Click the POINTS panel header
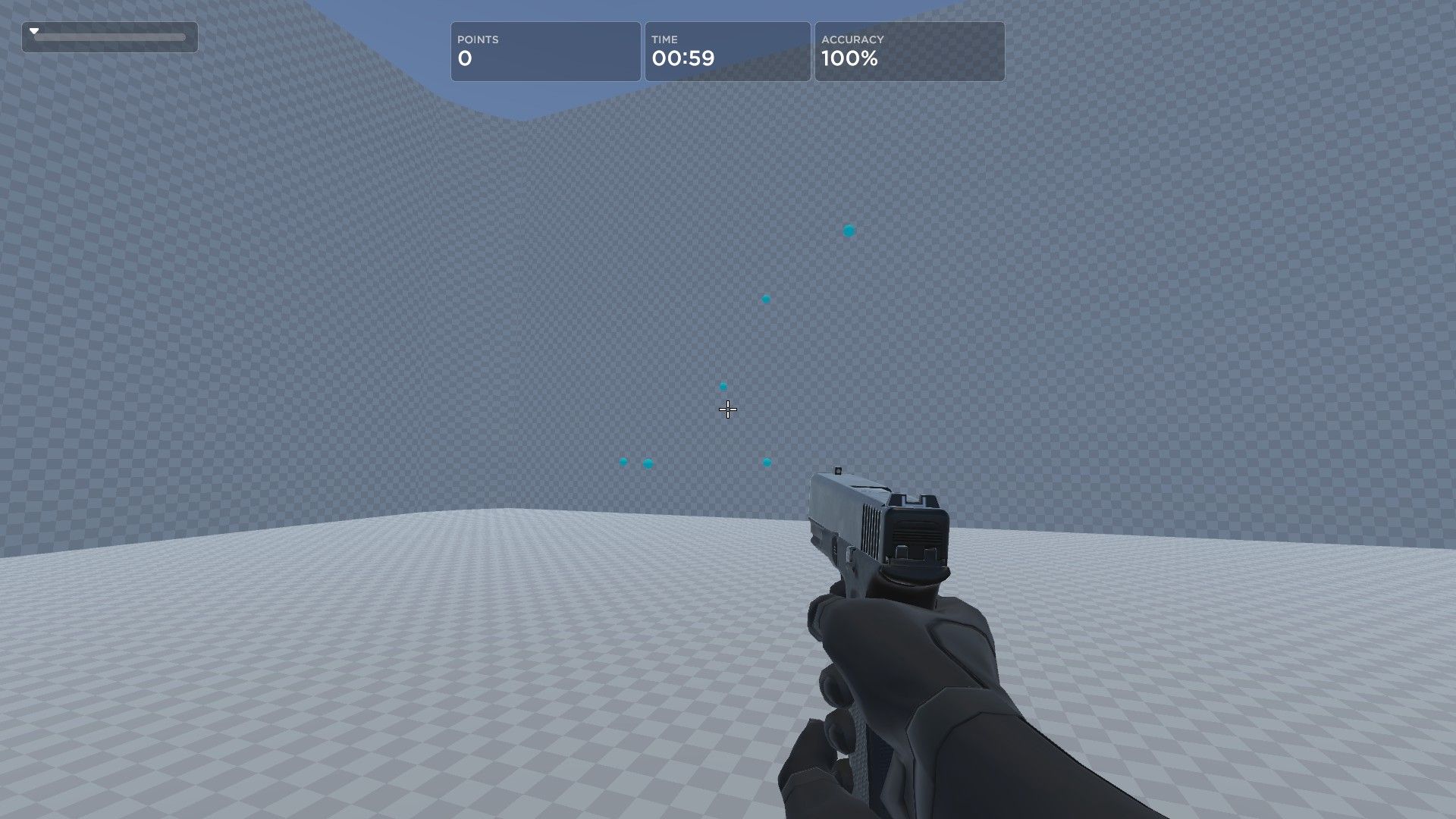The width and height of the screenshot is (1456, 819). [477, 39]
